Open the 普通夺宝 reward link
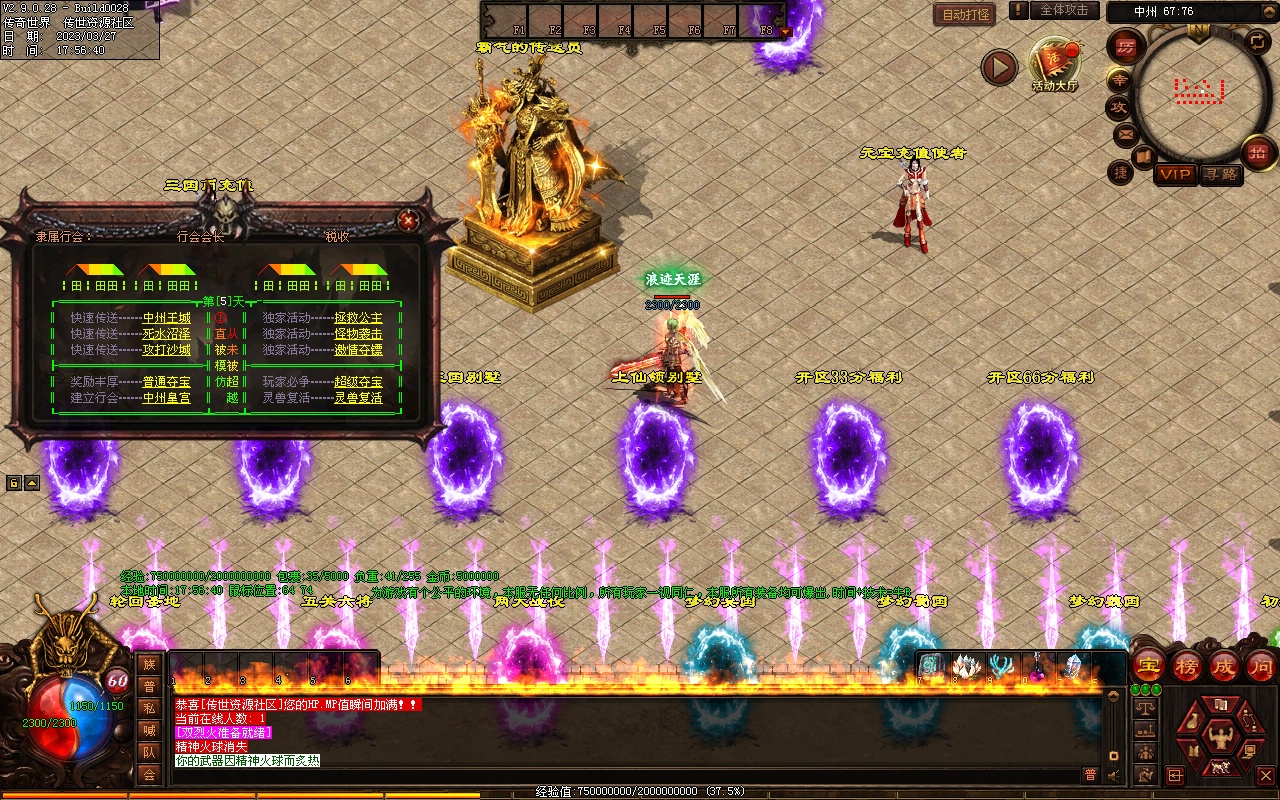The image size is (1280, 800). [166, 382]
